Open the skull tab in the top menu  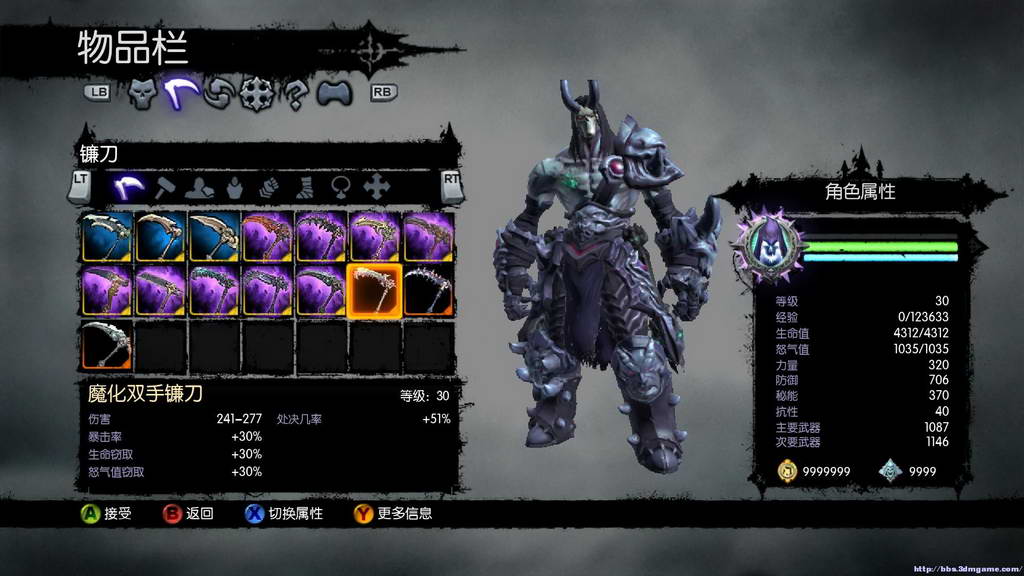click(x=142, y=93)
